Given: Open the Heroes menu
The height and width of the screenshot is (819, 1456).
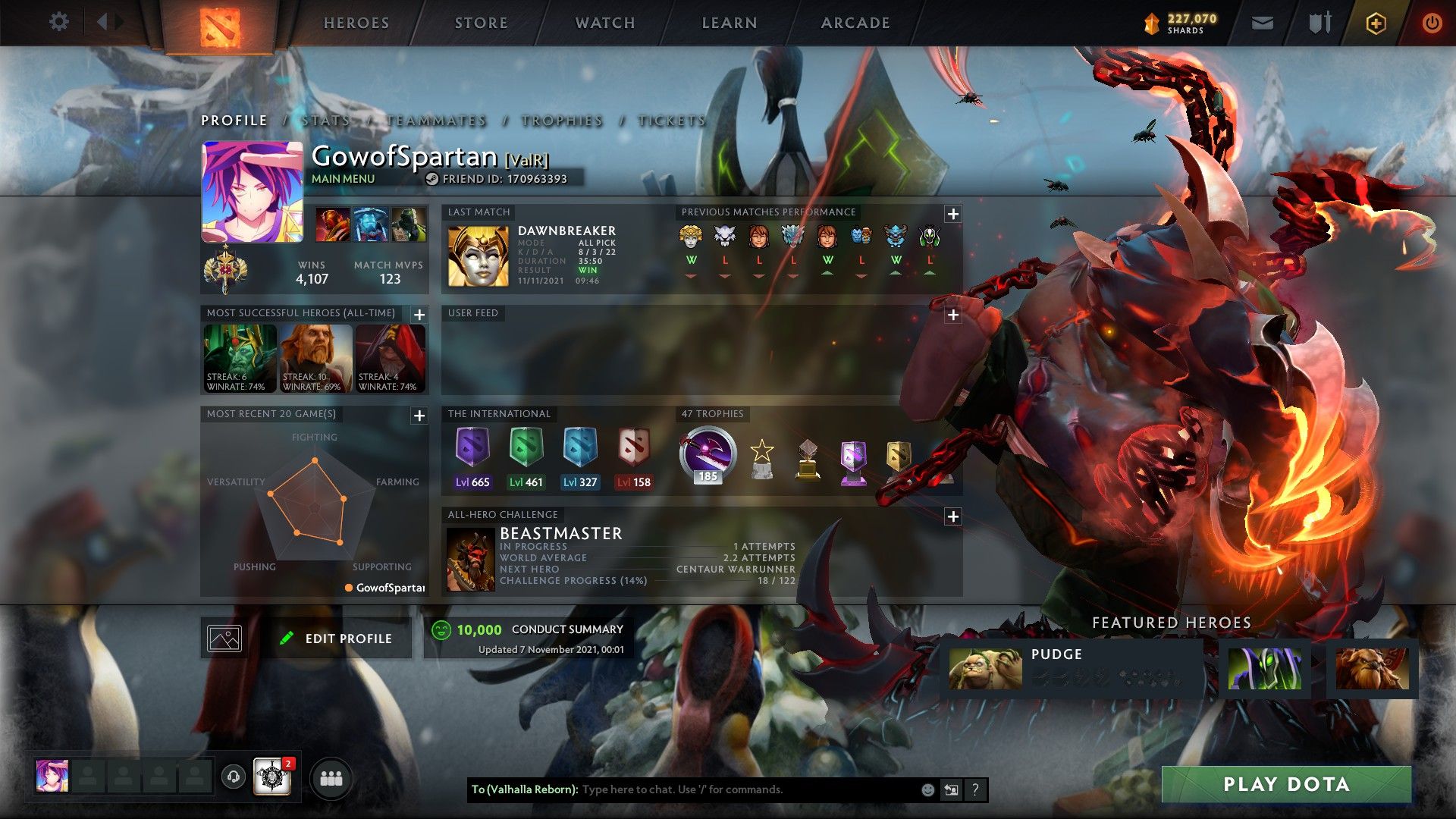Looking at the screenshot, I should [x=356, y=23].
